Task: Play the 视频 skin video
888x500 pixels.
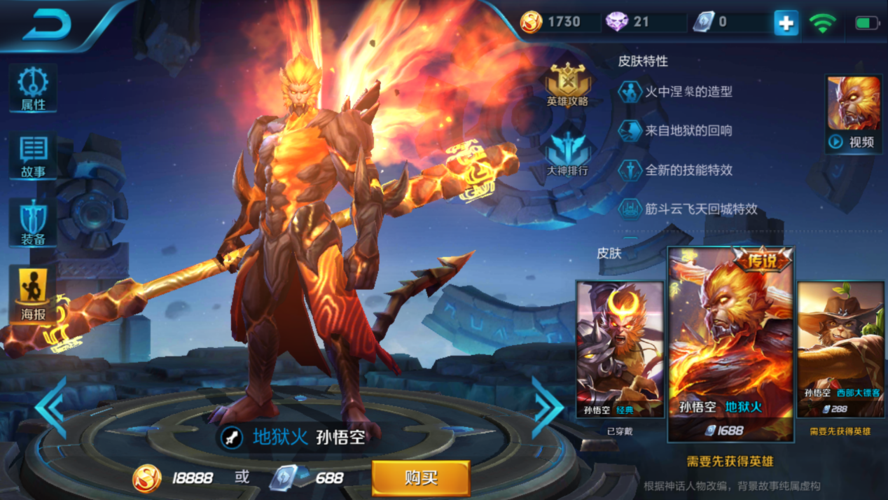Action: click(x=852, y=113)
